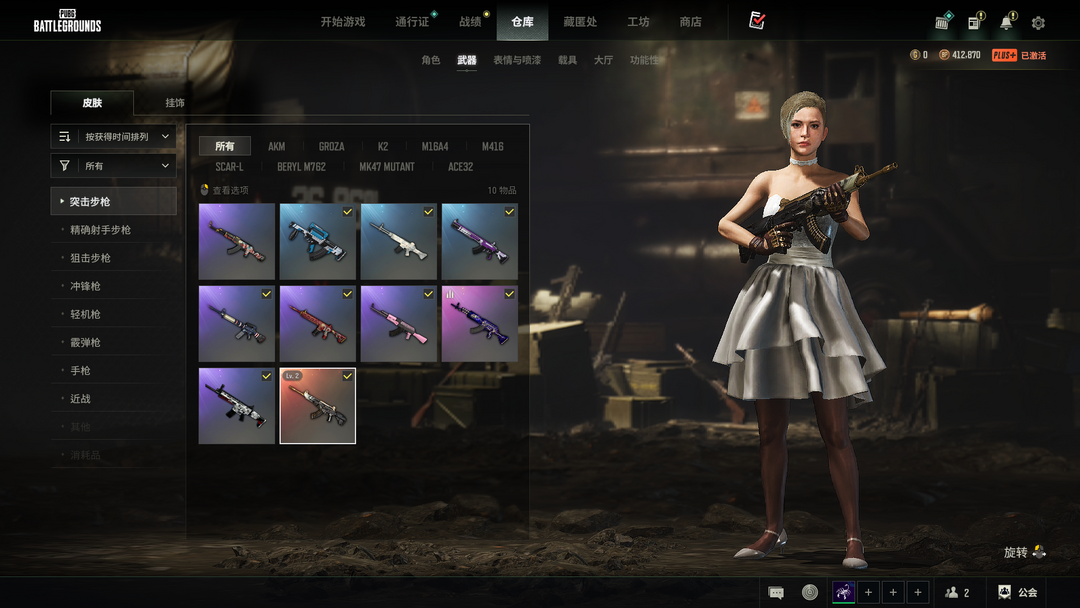Open the 商店 shop menu
Viewport: 1080px width, 608px height.
[x=690, y=22]
